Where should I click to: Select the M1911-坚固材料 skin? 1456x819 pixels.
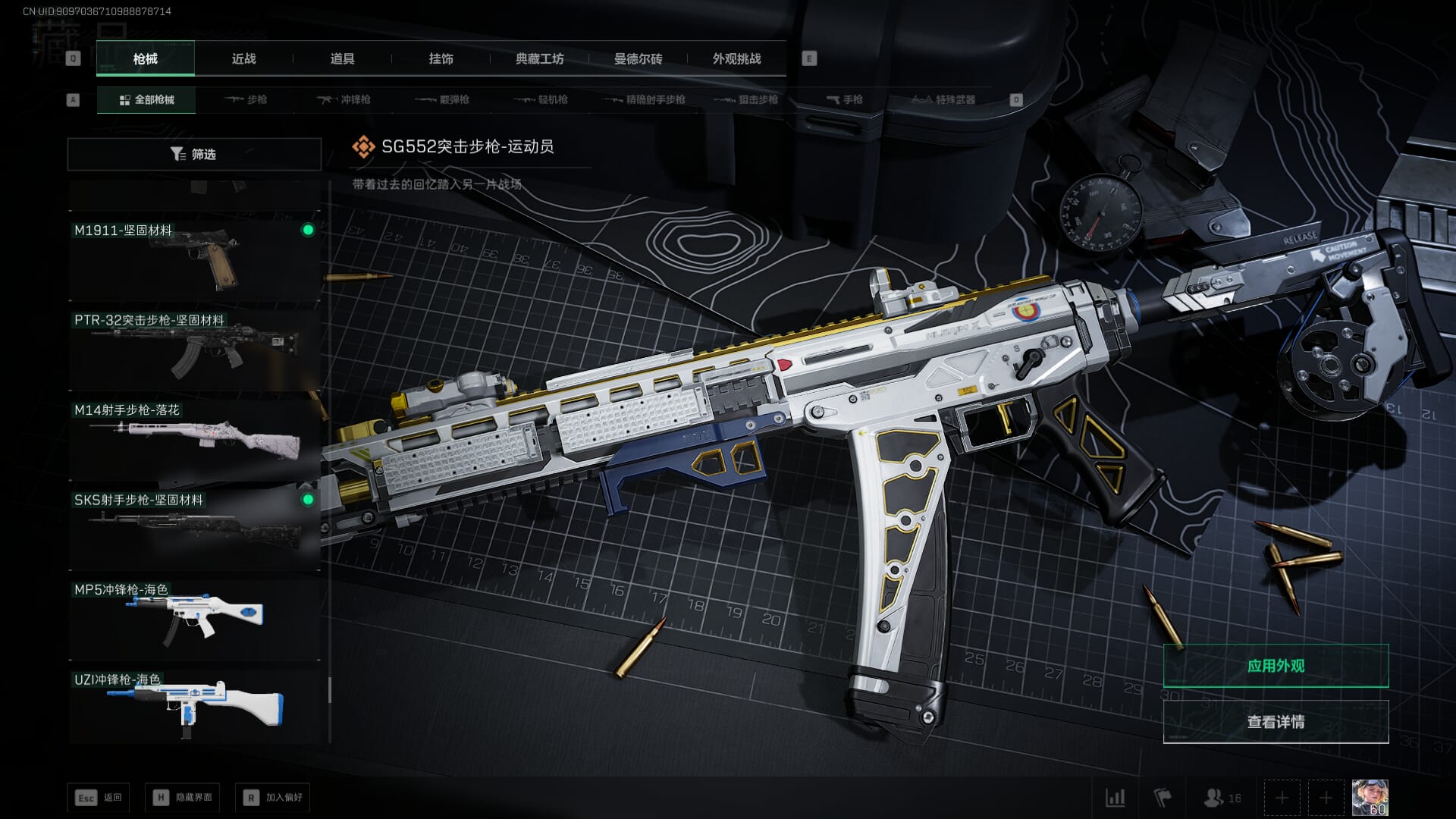point(194,258)
